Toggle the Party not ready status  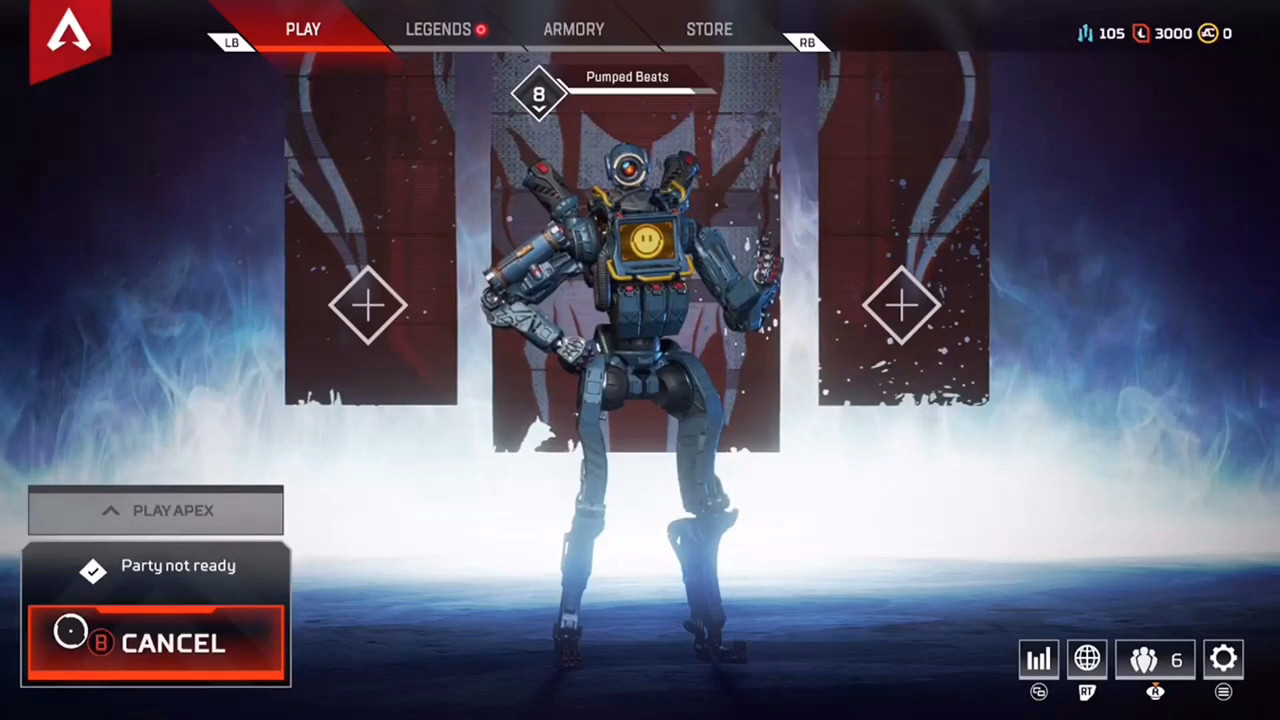pyautogui.click(x=155, y=565)
